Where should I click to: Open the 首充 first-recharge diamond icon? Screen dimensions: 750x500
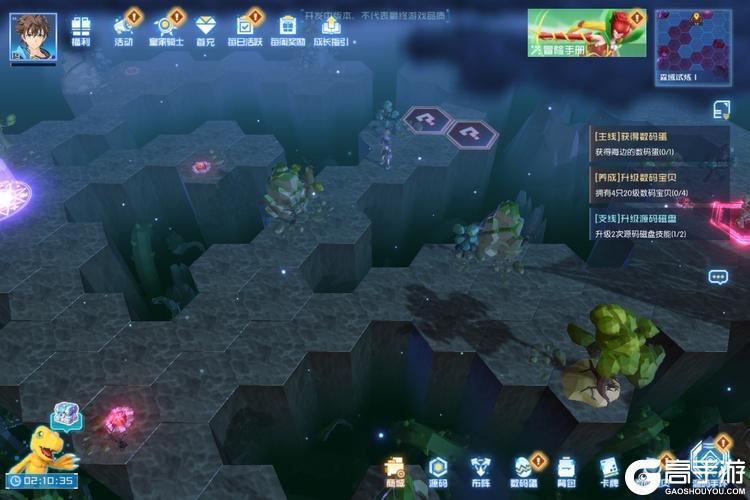pyautogui.click(x=205, y=30)
